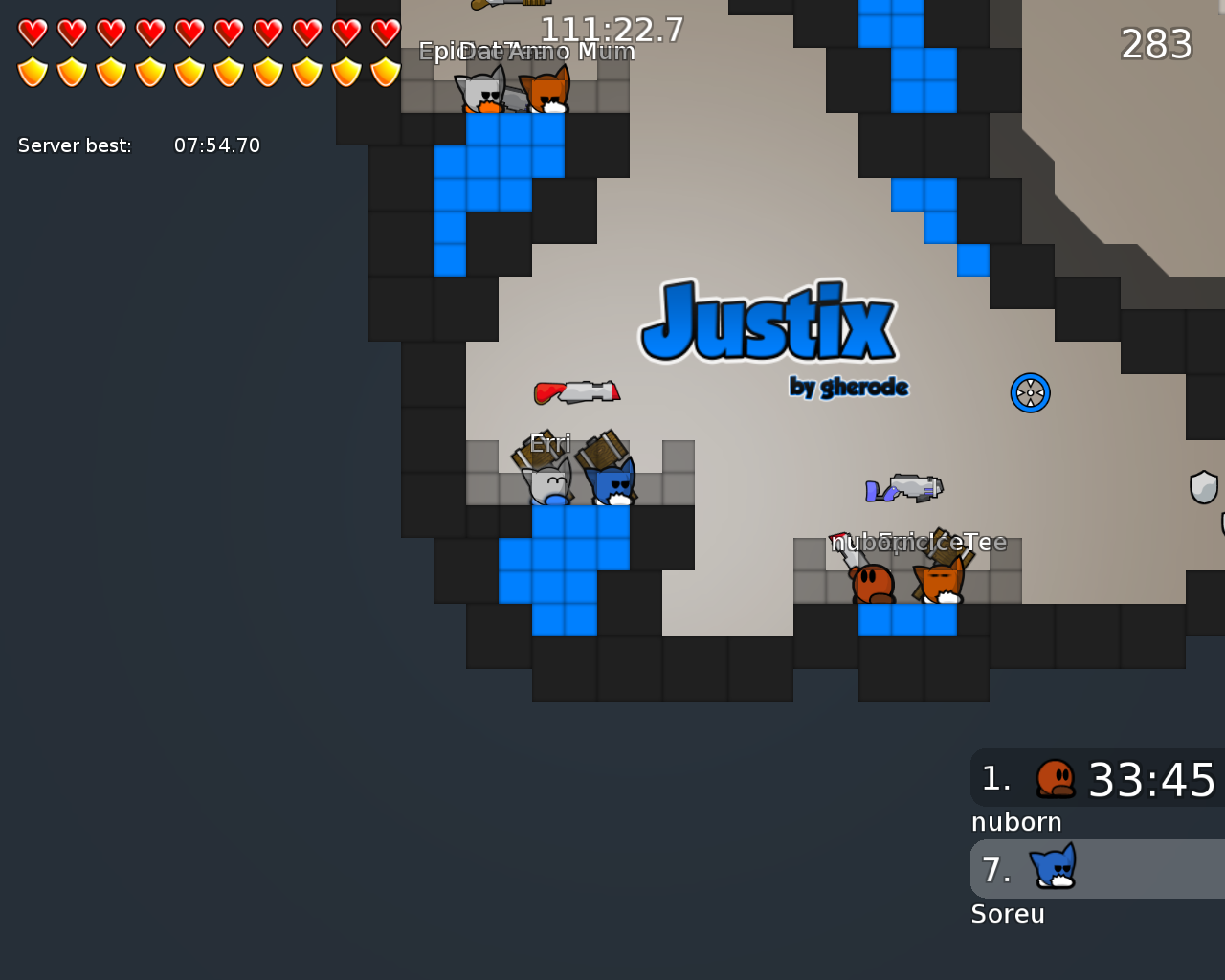Select the middle golden shield icon
1225x980 pixels.
(188, 72)
